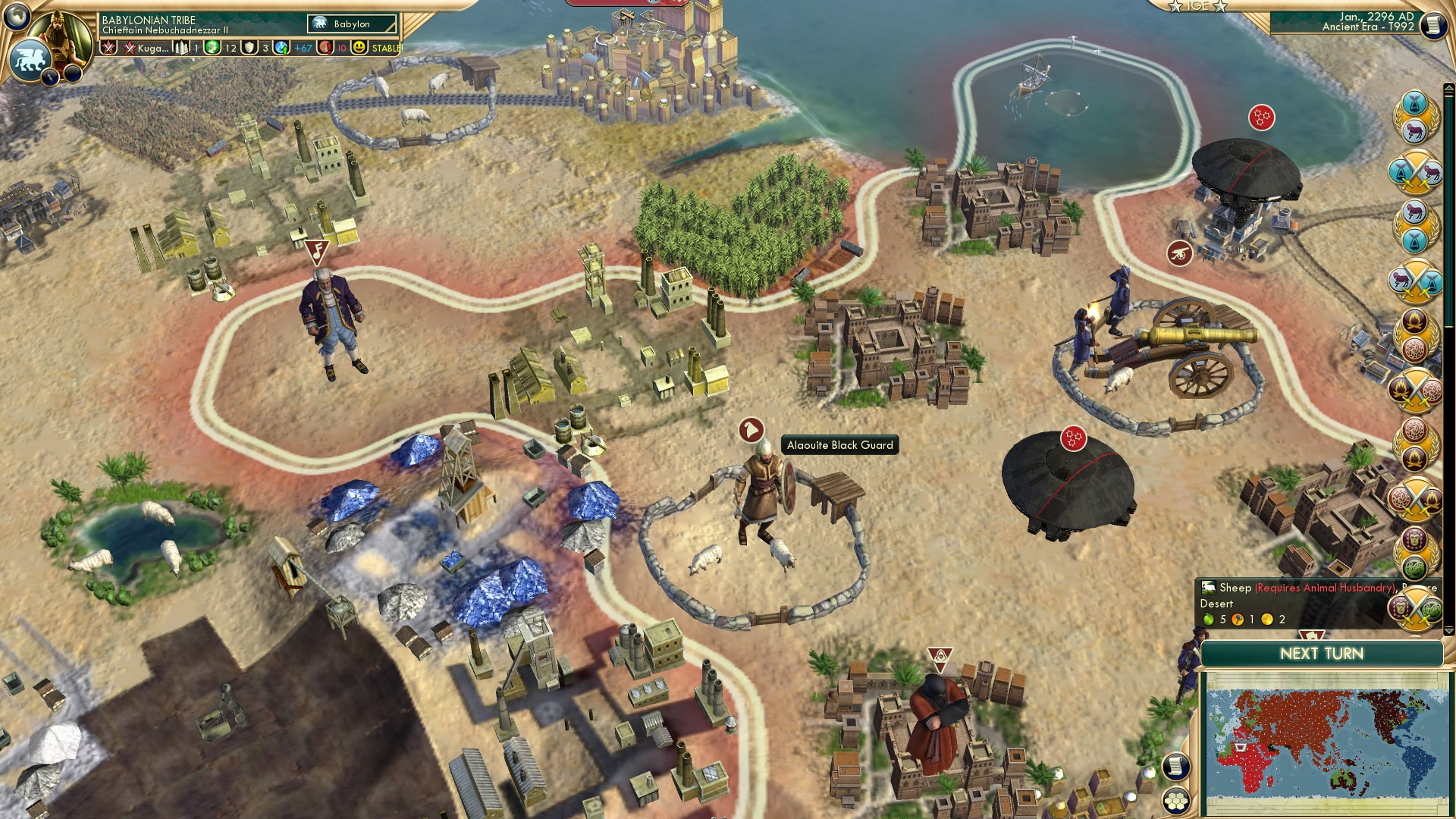Click the green science research icon
This screenshot has height=819, width=1456.
[x=213, y=47]
